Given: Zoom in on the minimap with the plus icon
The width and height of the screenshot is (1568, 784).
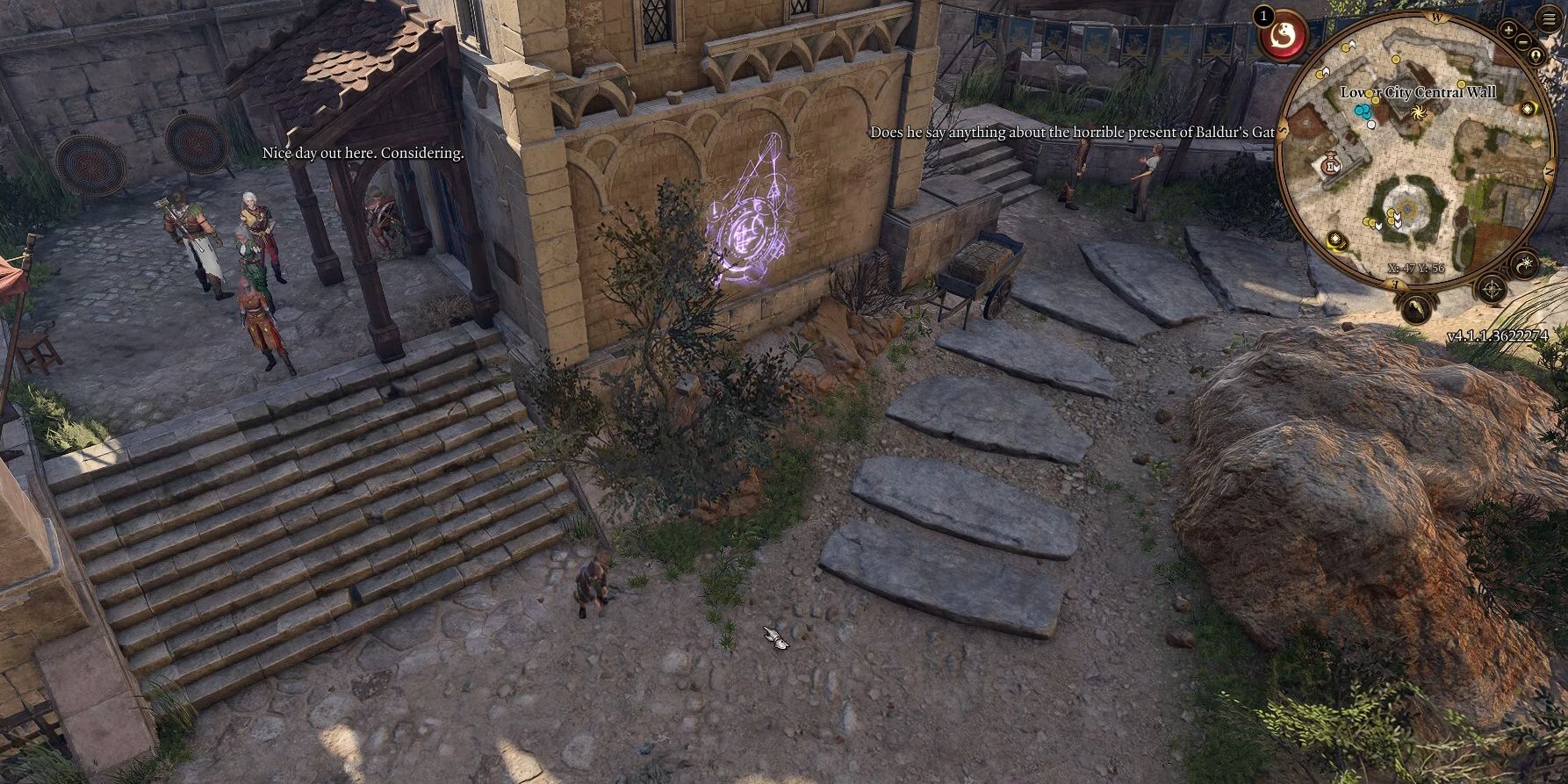Looking at the screenshot, I should coord(1508,29).
